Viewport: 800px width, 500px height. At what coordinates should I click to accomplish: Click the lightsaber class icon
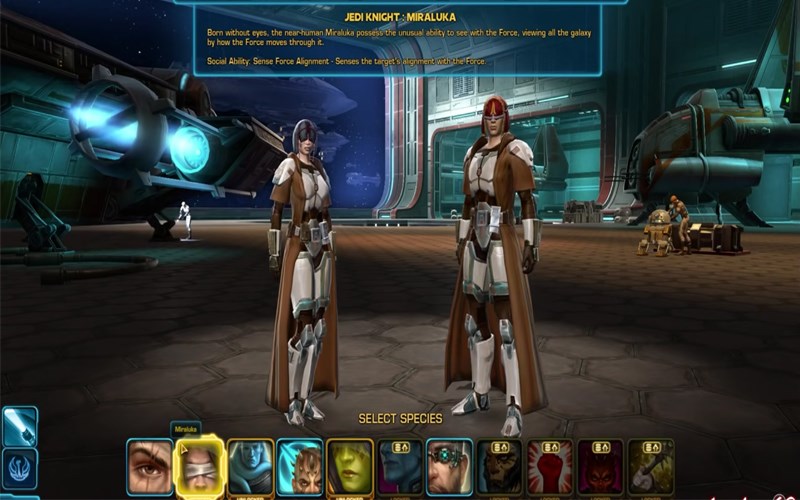[20, 425]
